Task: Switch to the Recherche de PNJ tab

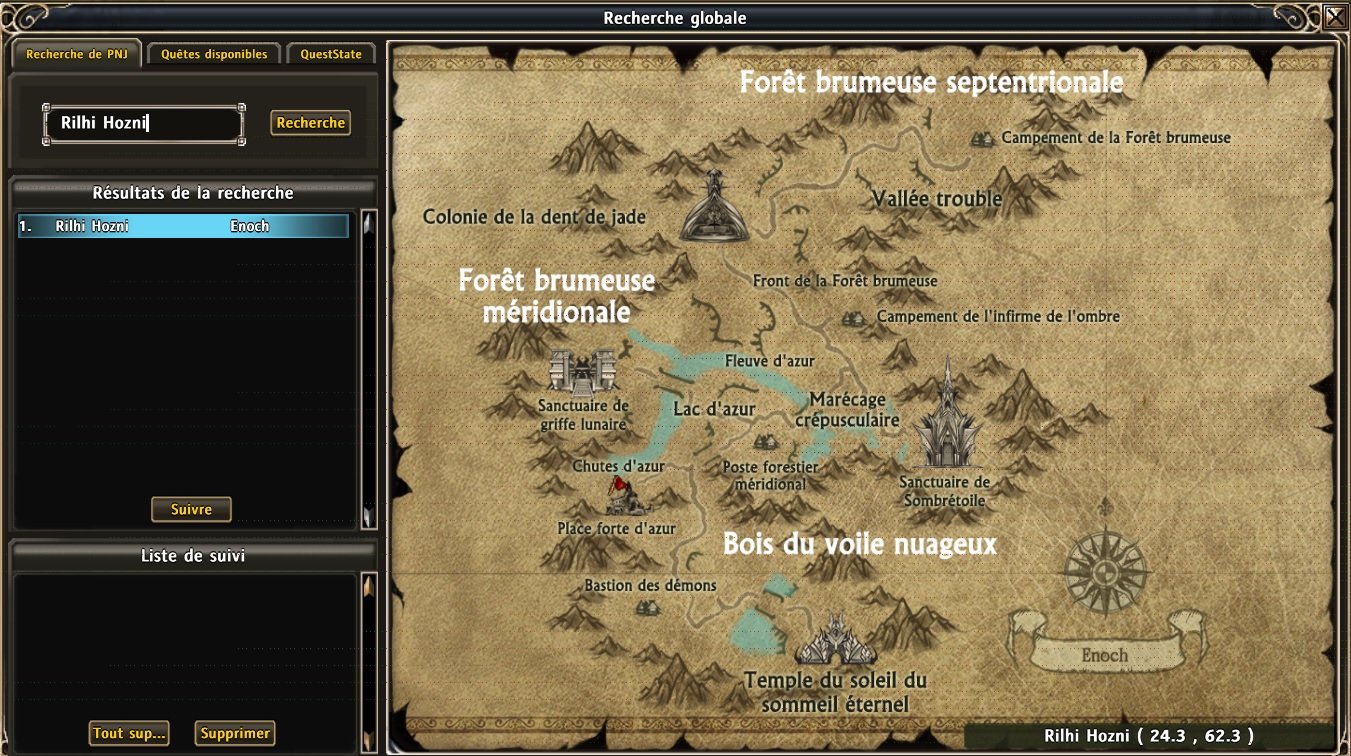Action: [x=75, y=54]
